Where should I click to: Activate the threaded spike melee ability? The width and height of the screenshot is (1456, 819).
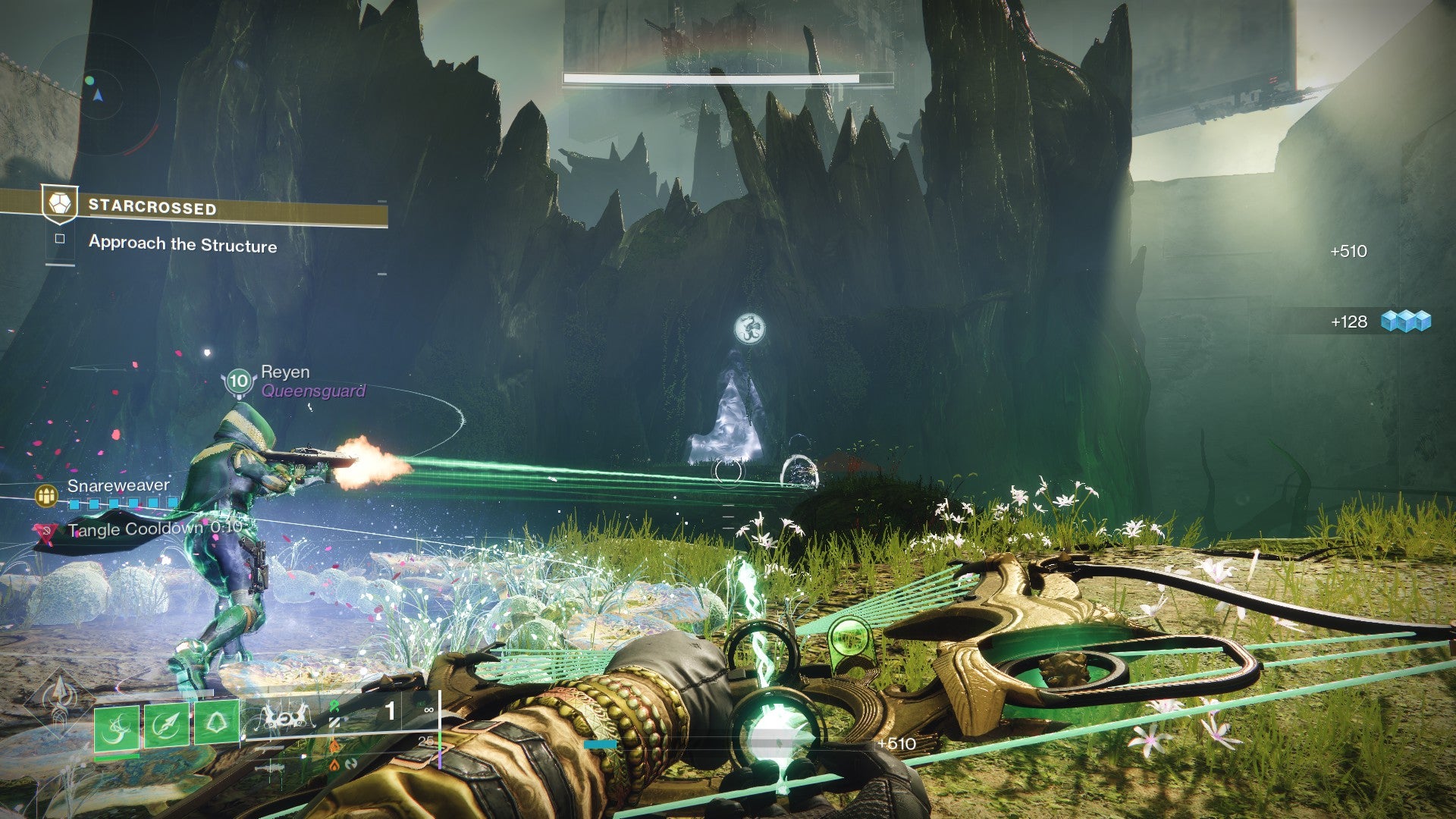(167, 726)
